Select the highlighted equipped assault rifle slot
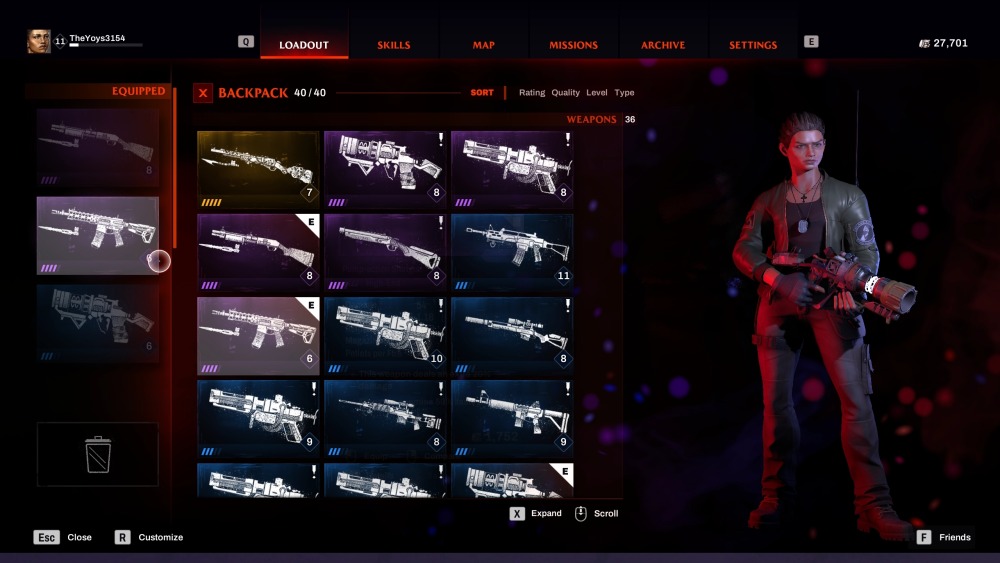The height and width of the screenshot is (563, 1000). [97, 235]
